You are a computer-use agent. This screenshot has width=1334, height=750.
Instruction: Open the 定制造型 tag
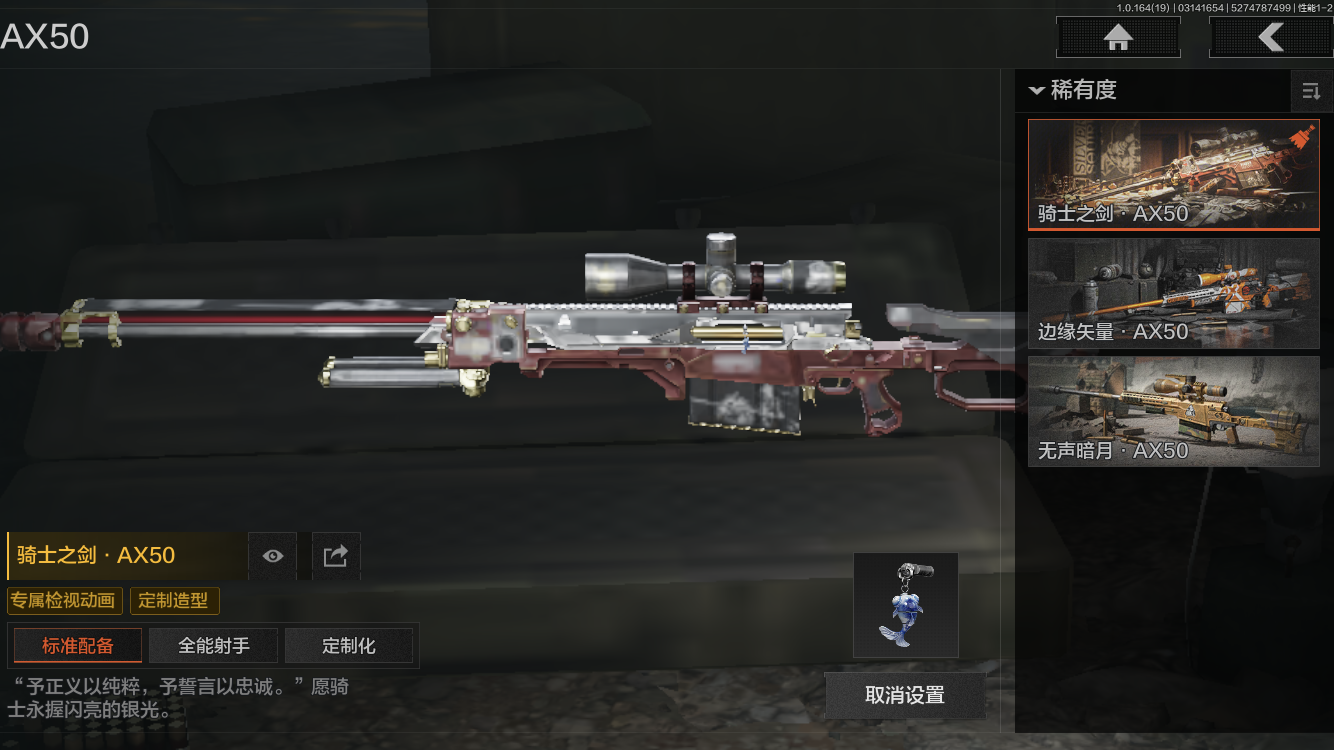(174, 601)
